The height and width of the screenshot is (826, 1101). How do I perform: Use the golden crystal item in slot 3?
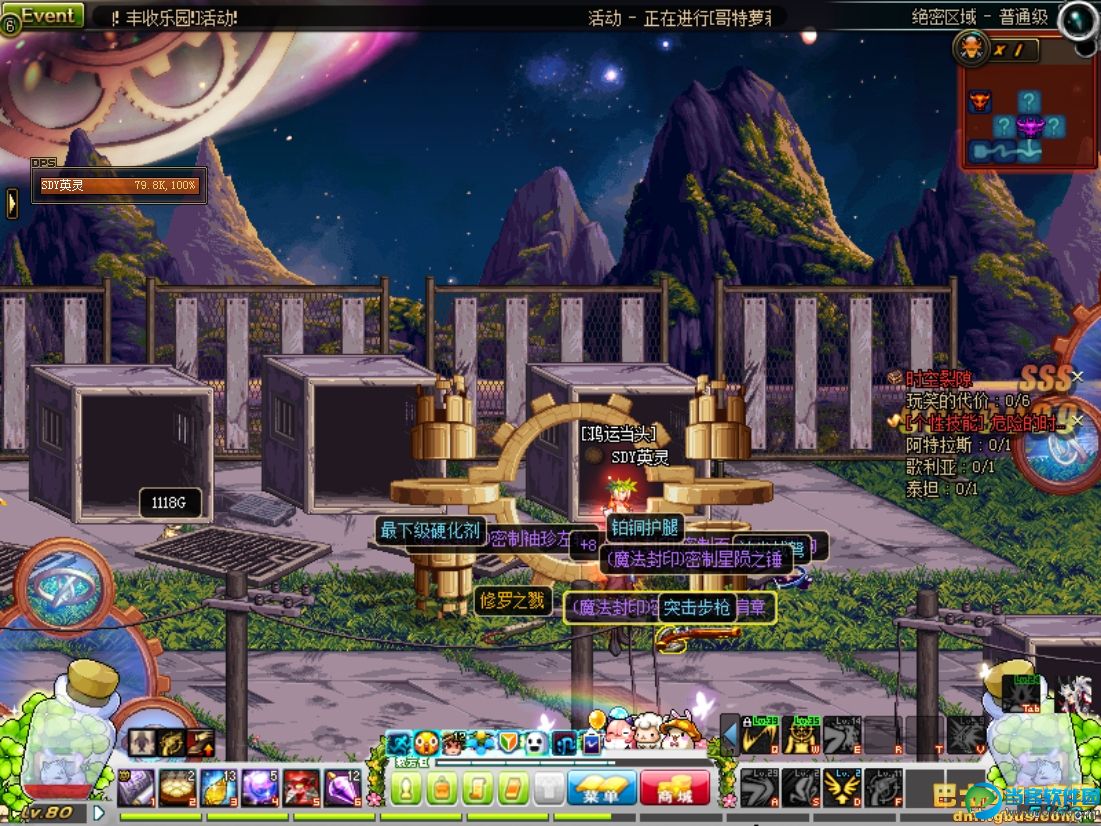(x=218, y=787)
